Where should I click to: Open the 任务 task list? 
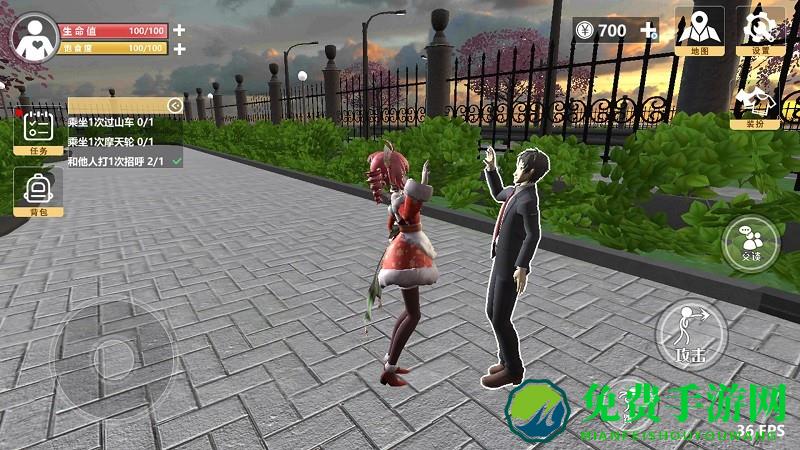tap(38, 133)
